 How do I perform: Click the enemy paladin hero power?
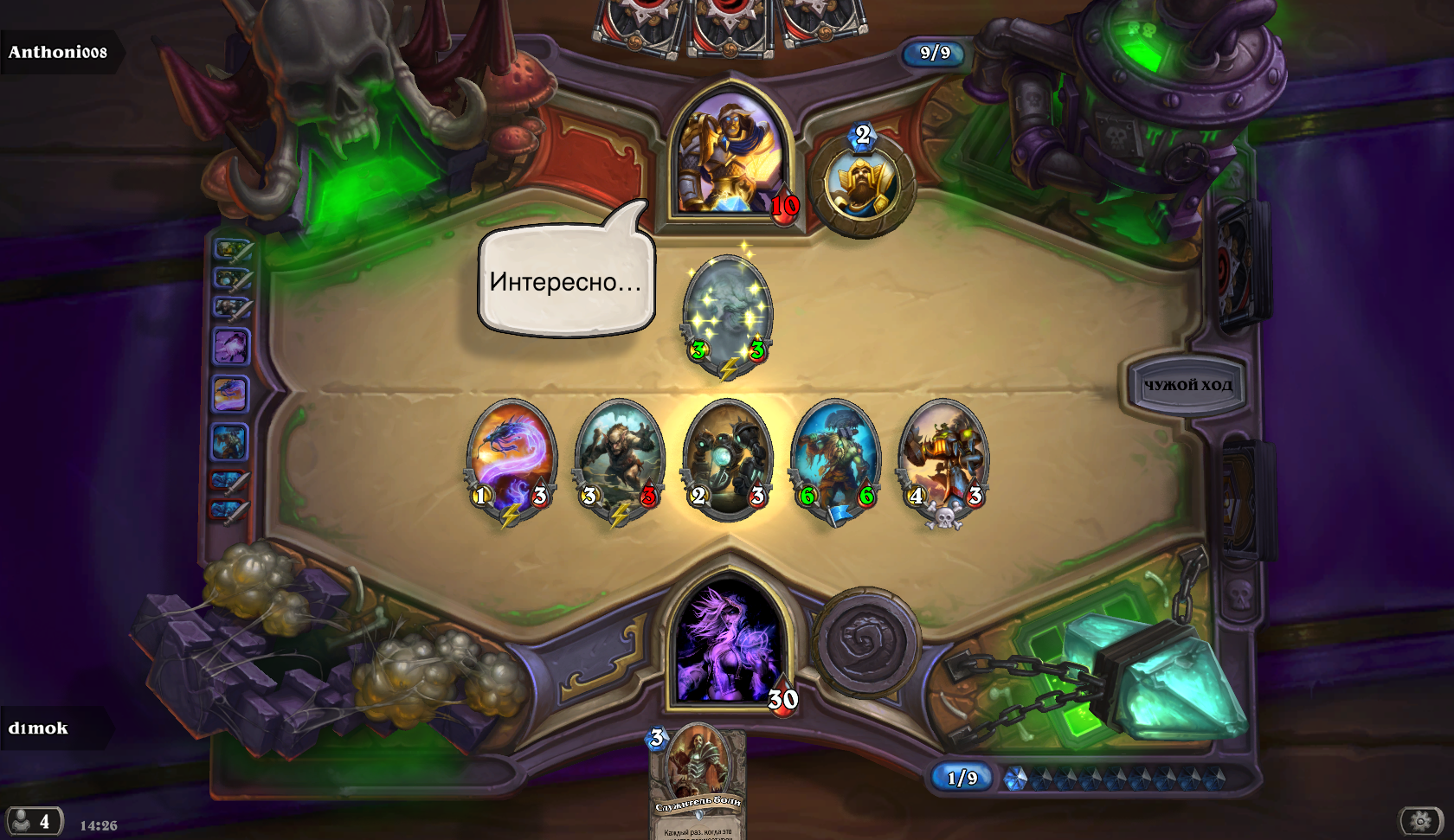[862, 184]
